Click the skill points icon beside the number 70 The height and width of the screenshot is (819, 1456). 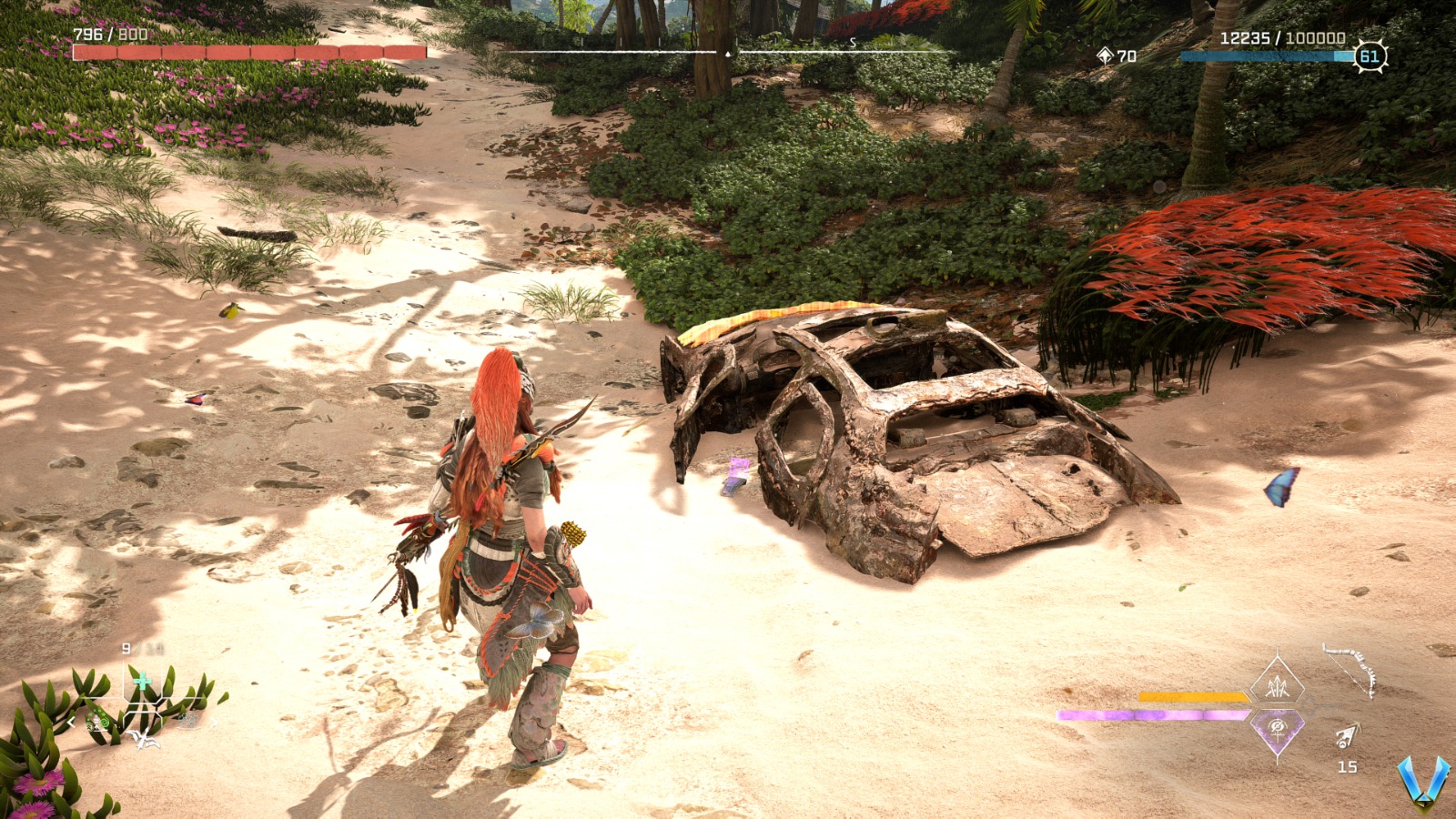point(1104,56)
